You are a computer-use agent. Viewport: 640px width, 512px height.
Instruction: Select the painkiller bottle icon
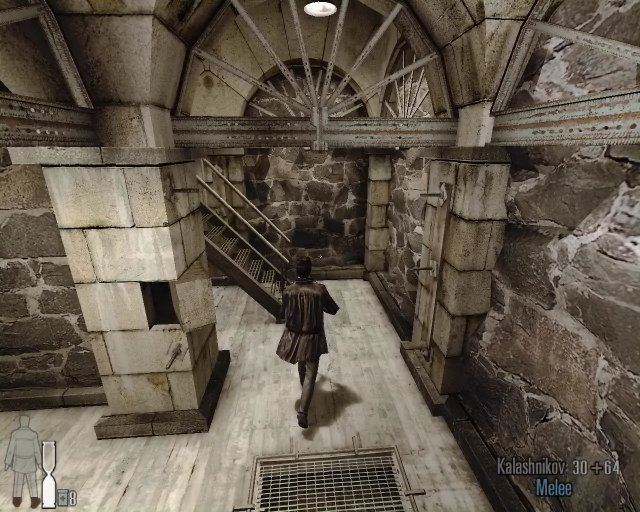(x=62, y=497)
